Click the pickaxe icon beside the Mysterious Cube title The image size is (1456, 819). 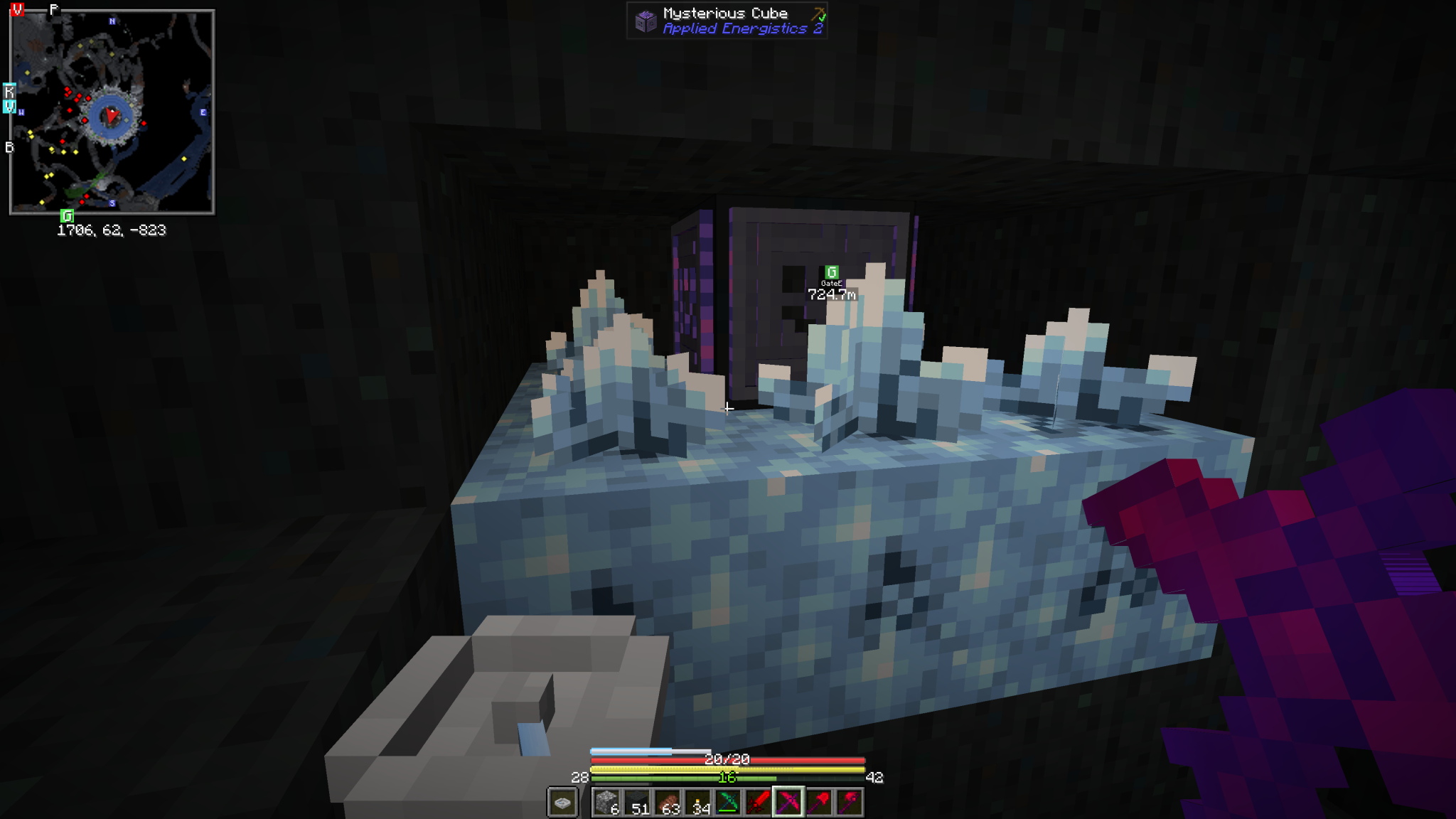point(820,12)
